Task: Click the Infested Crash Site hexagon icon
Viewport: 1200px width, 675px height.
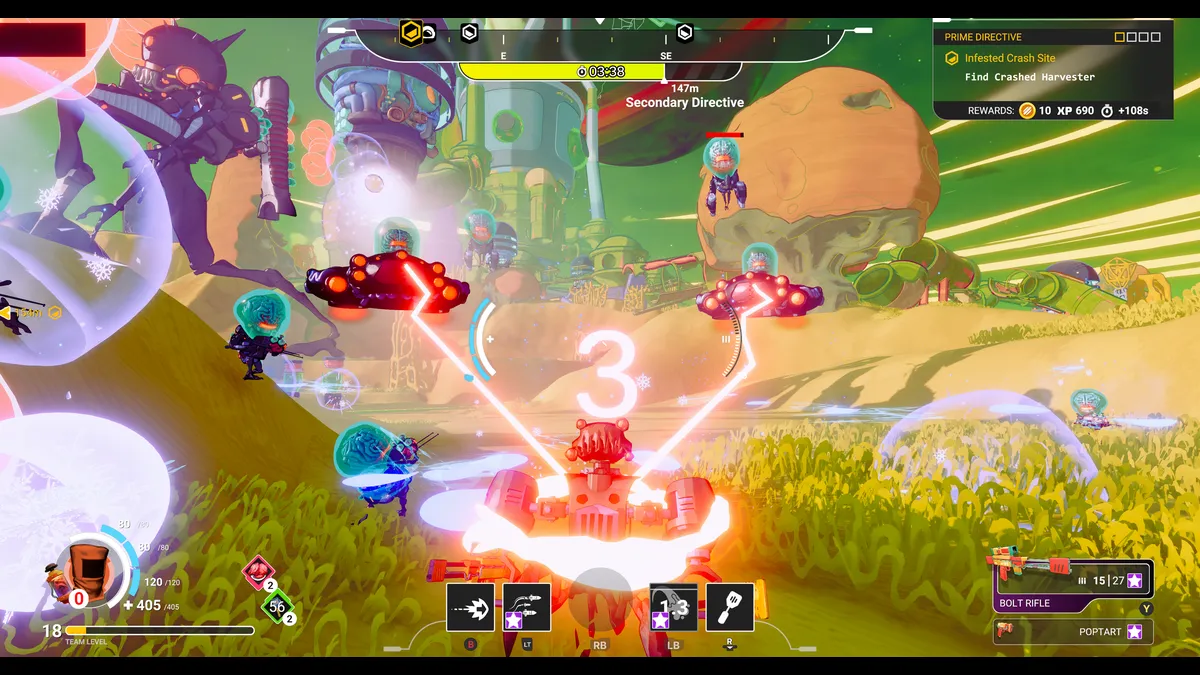Action: click(952, 58)
